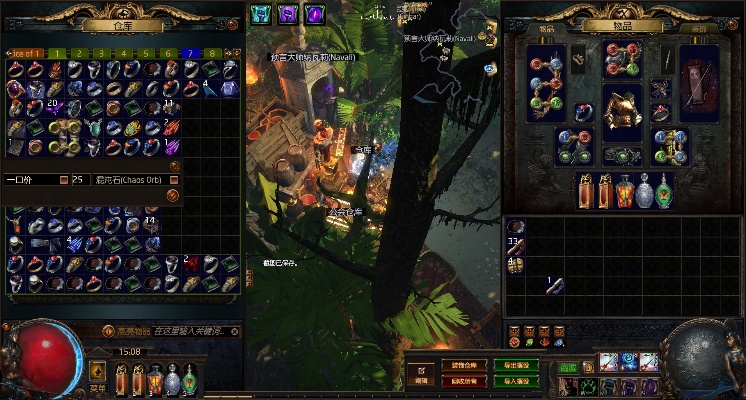Screen dimensions: 746x400
Task: Select the purple orb icon at top
Action: tap(314, 14)
